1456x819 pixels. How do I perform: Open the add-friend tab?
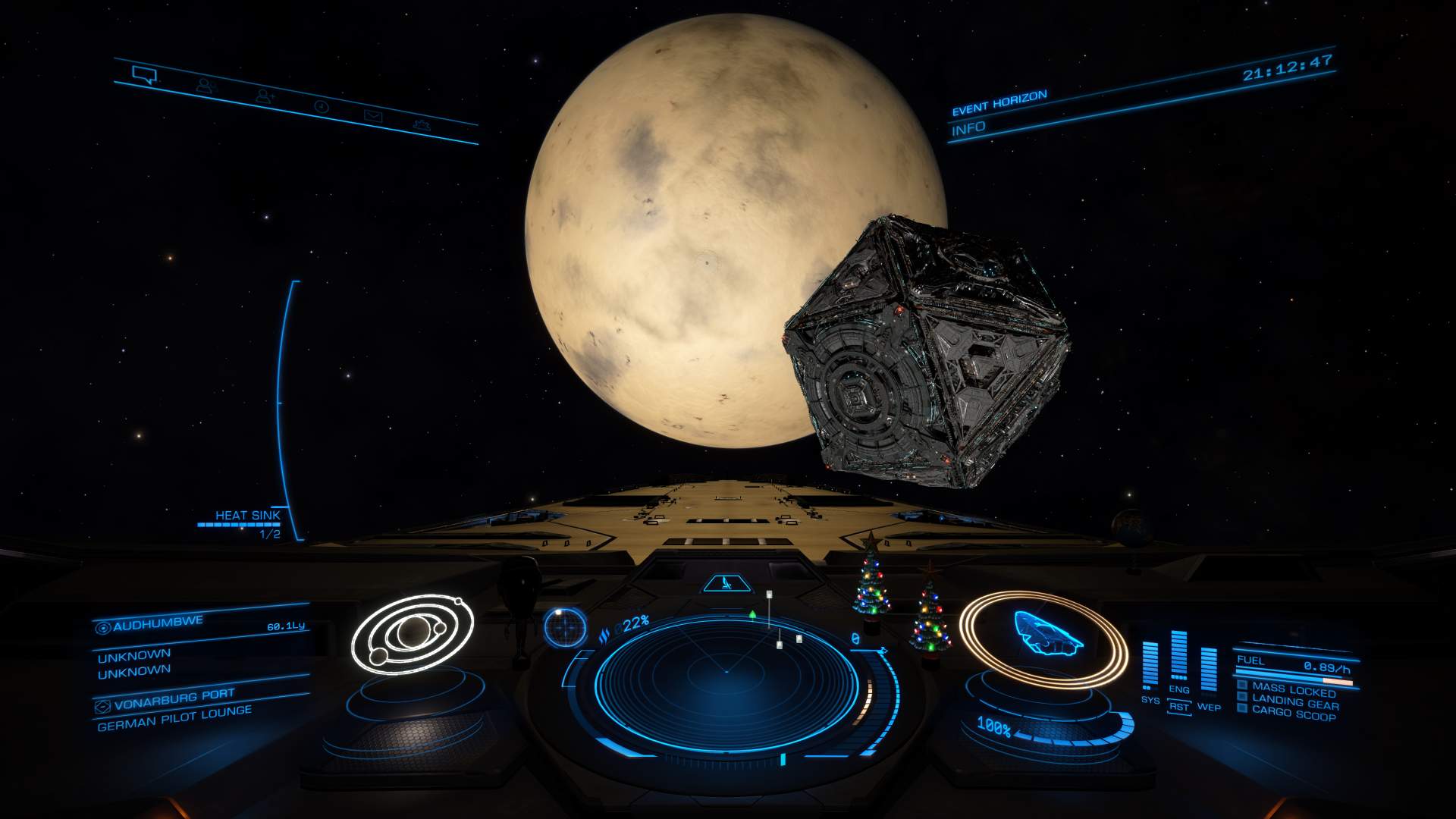[x=265, y=96]
